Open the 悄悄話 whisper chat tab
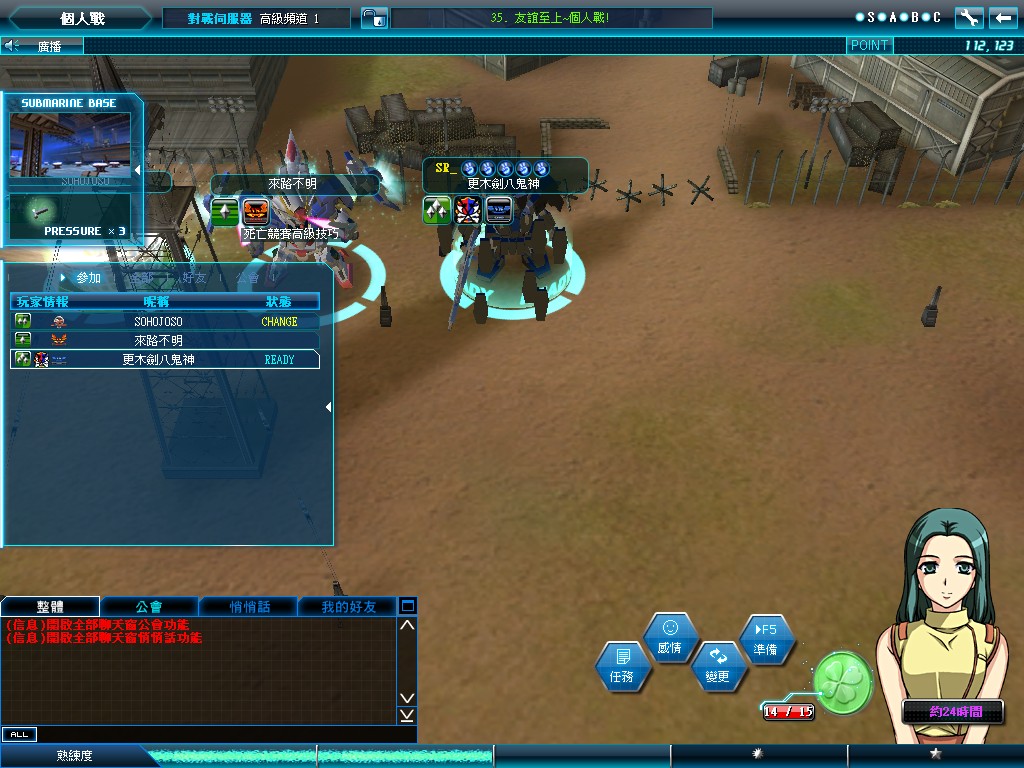The image size is (1024, 768). tap(249, 607)
